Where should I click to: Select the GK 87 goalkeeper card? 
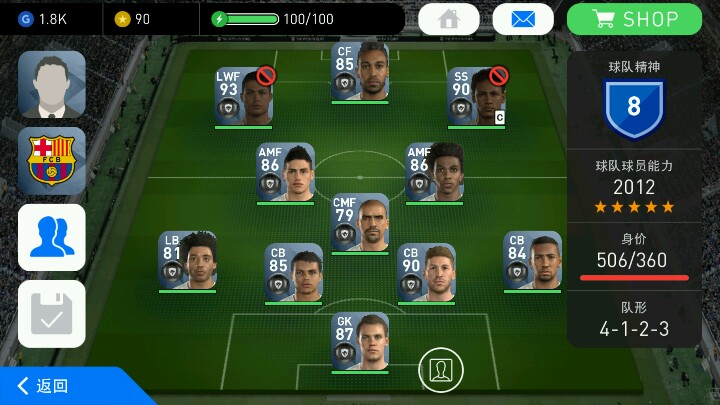pos(360,342)
